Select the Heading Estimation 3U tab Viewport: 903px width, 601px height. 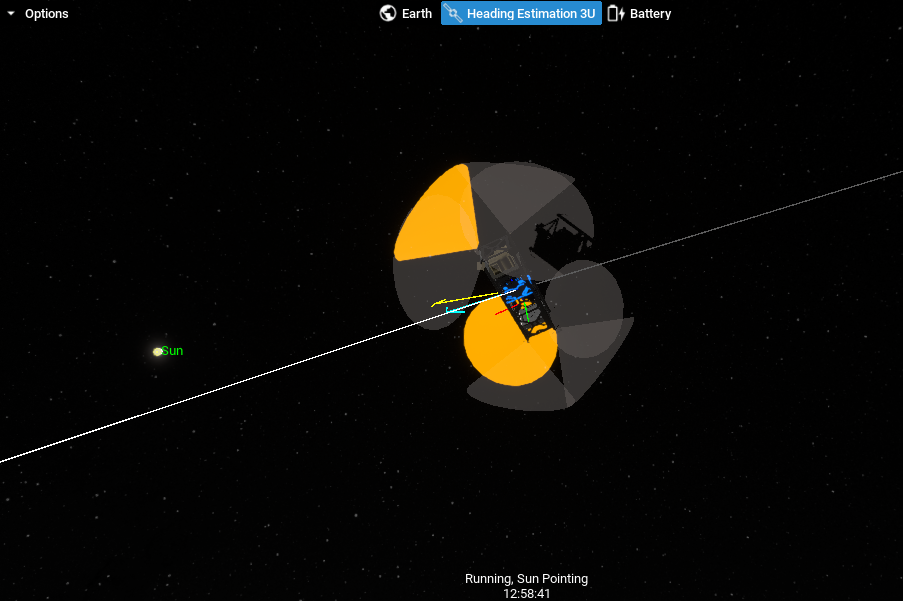tap(521, 14)
